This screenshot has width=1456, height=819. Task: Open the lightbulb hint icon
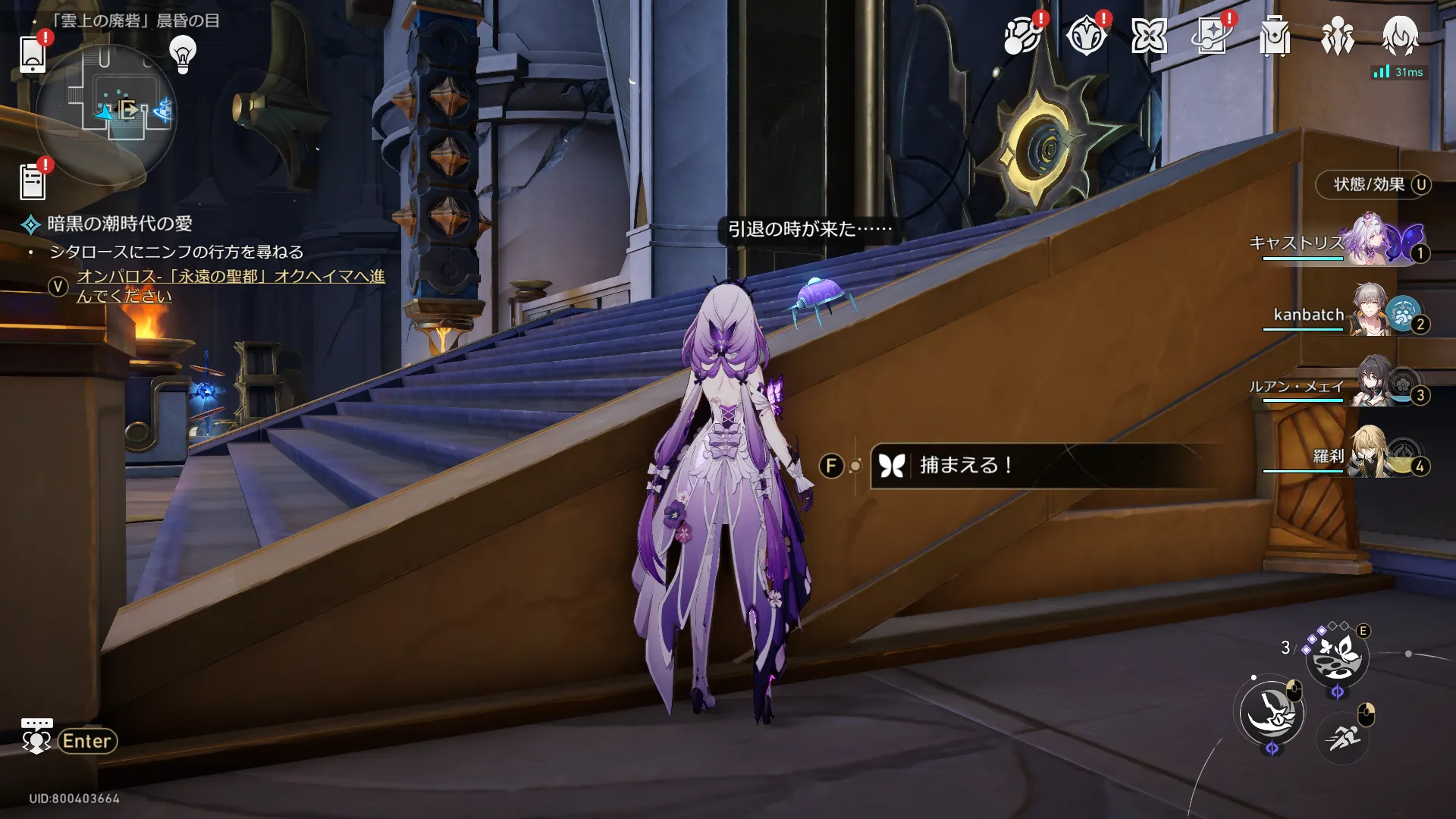183,55
